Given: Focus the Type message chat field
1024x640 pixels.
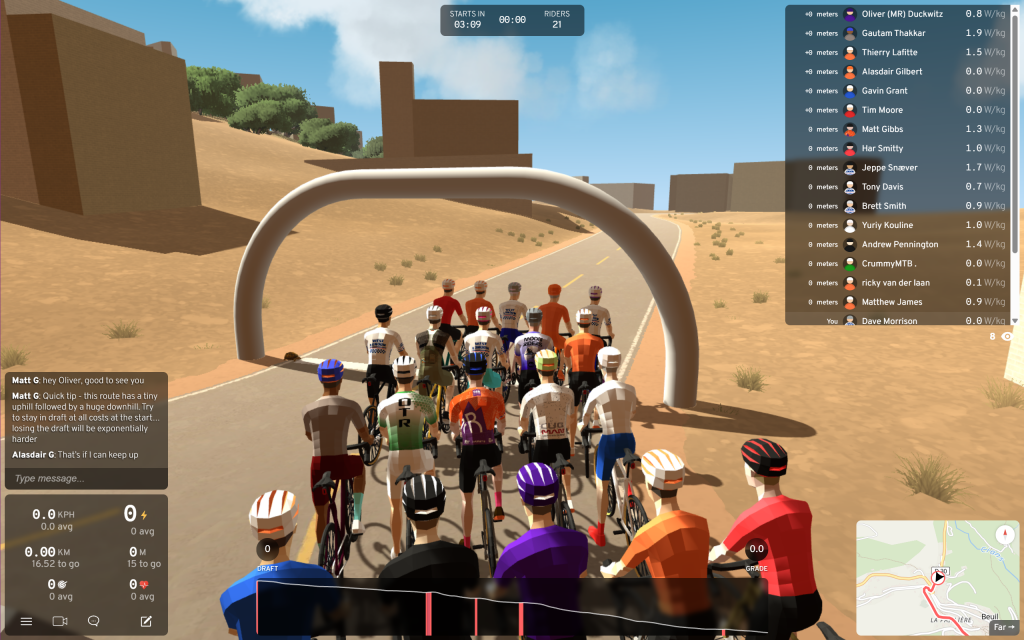Looking at the screenshot, I should [x=86, y=478].
